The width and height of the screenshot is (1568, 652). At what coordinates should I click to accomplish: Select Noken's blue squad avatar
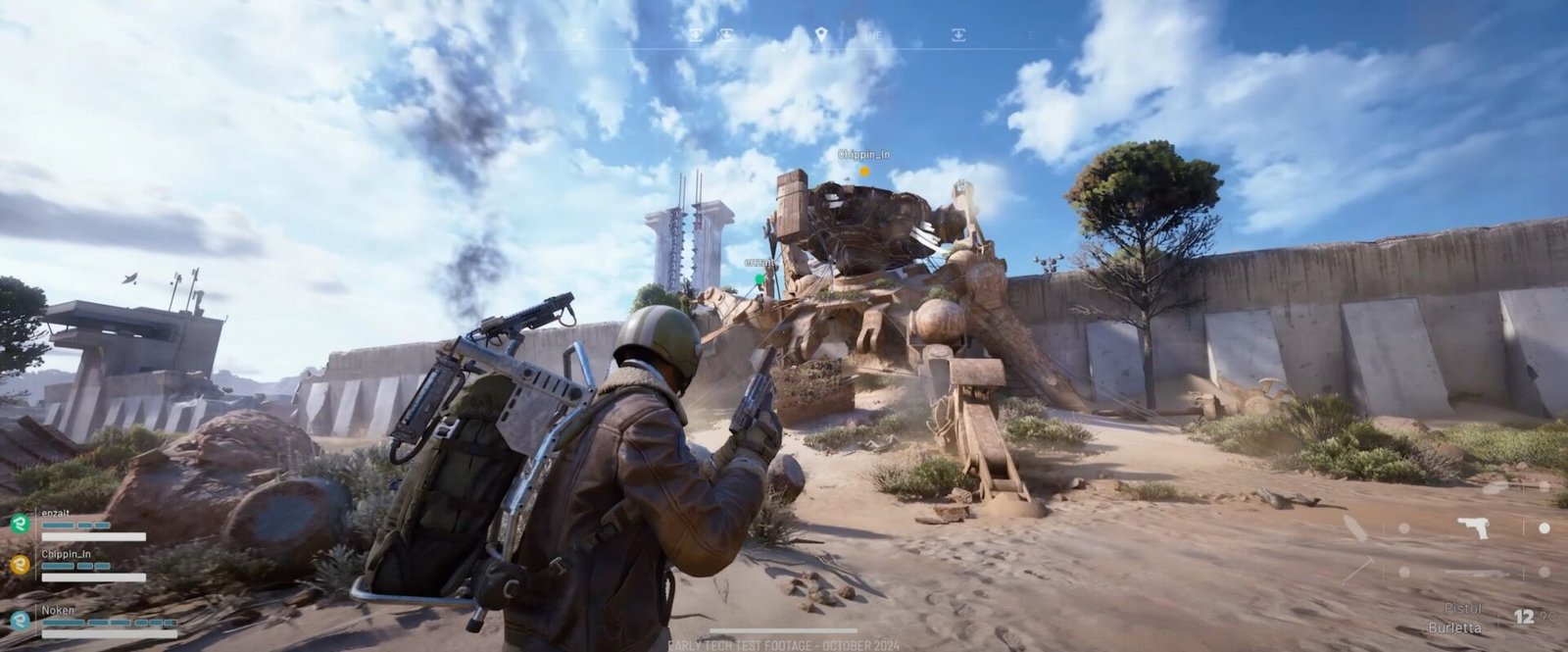tap(19, 619)
